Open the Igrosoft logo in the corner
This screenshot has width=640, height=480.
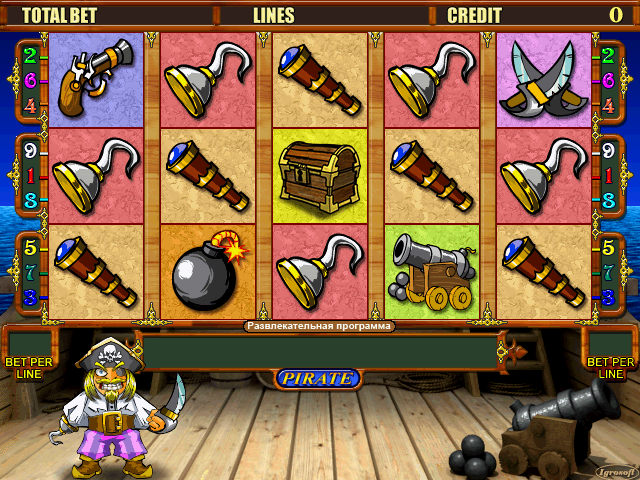(x=614, y=470)
